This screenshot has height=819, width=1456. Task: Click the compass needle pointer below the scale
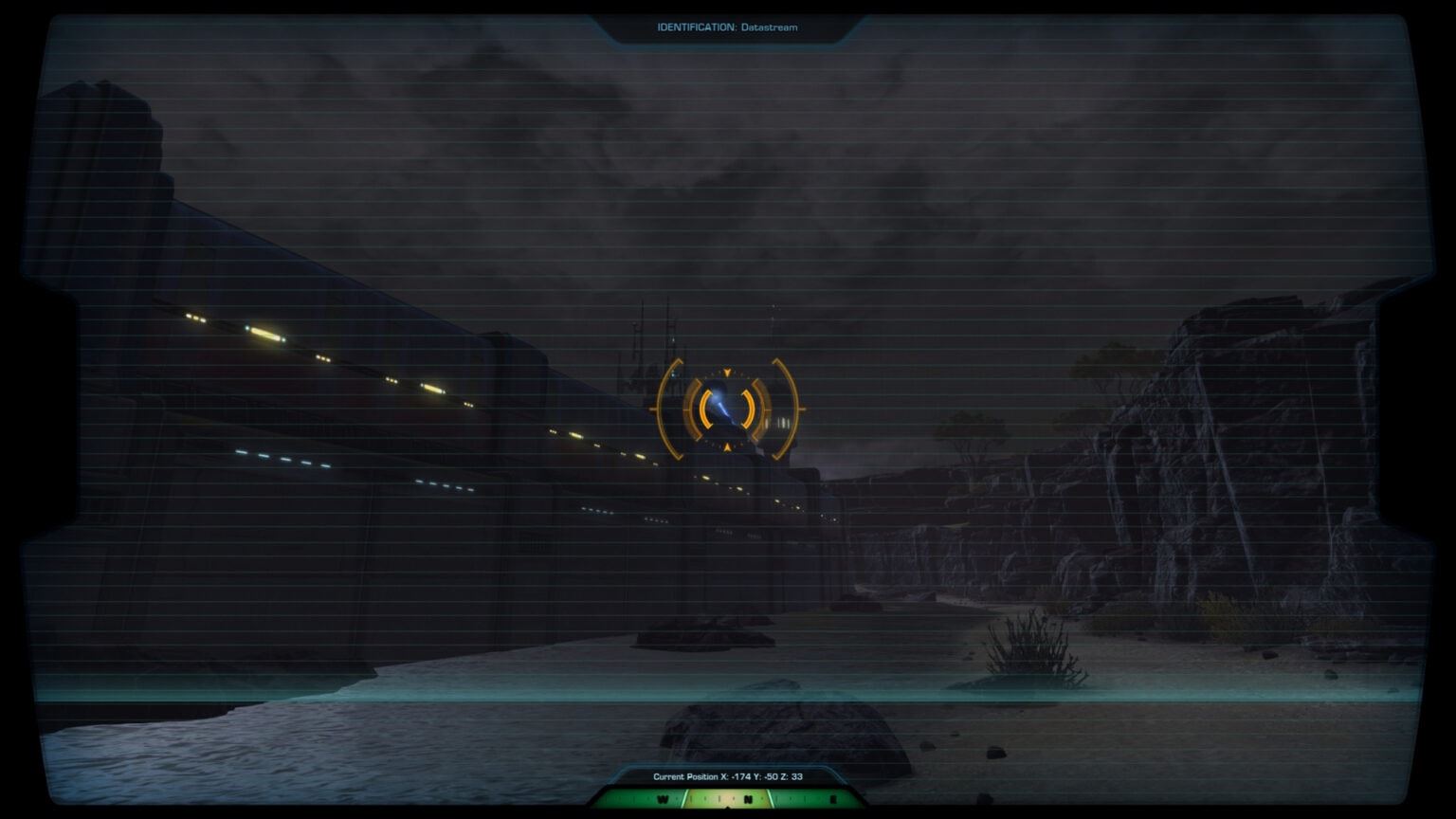click(x=727, y=809)
